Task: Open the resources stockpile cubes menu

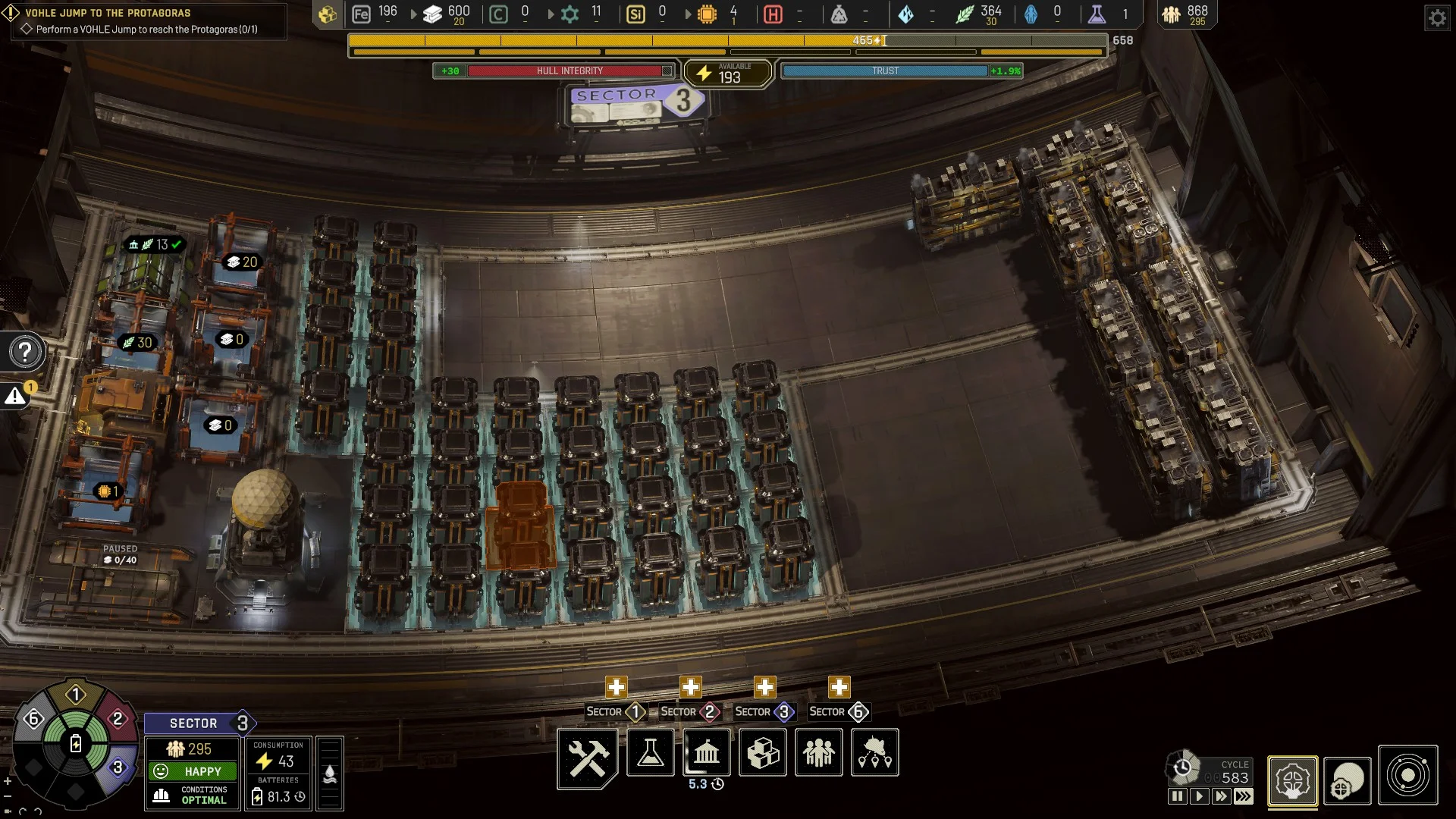Action: coord(763,753)
